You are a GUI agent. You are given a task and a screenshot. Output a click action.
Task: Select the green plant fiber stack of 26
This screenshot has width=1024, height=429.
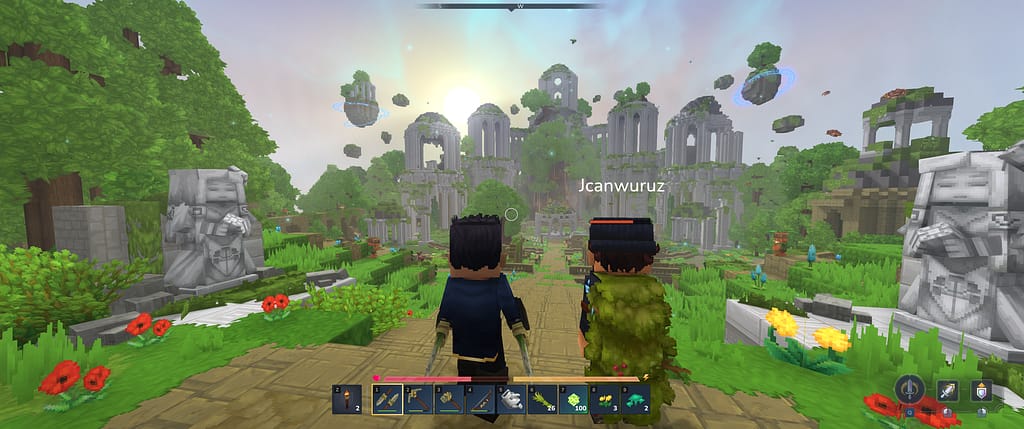click(542, 398)
